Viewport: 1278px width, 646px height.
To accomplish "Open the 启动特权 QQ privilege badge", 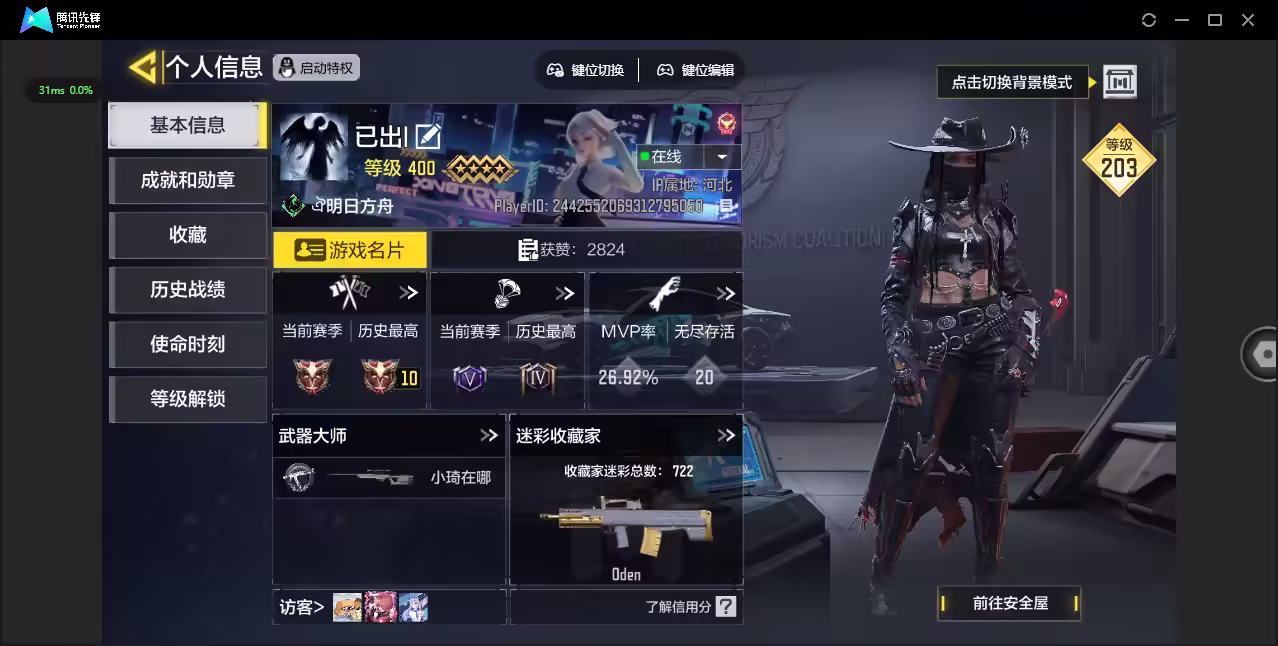I will [x=316, y=68].
